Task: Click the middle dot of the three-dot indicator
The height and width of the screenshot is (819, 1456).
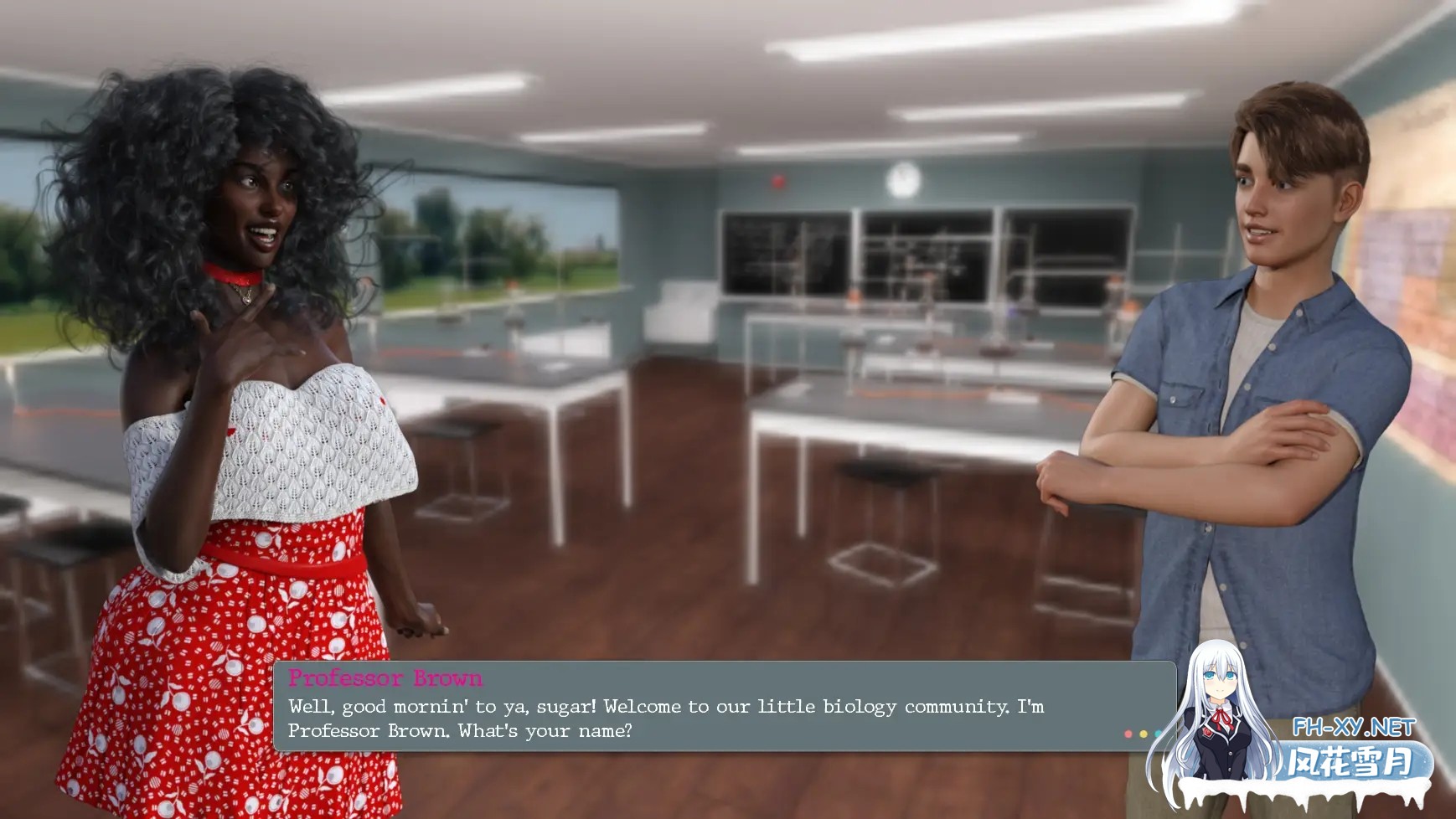Action: 1144,734
